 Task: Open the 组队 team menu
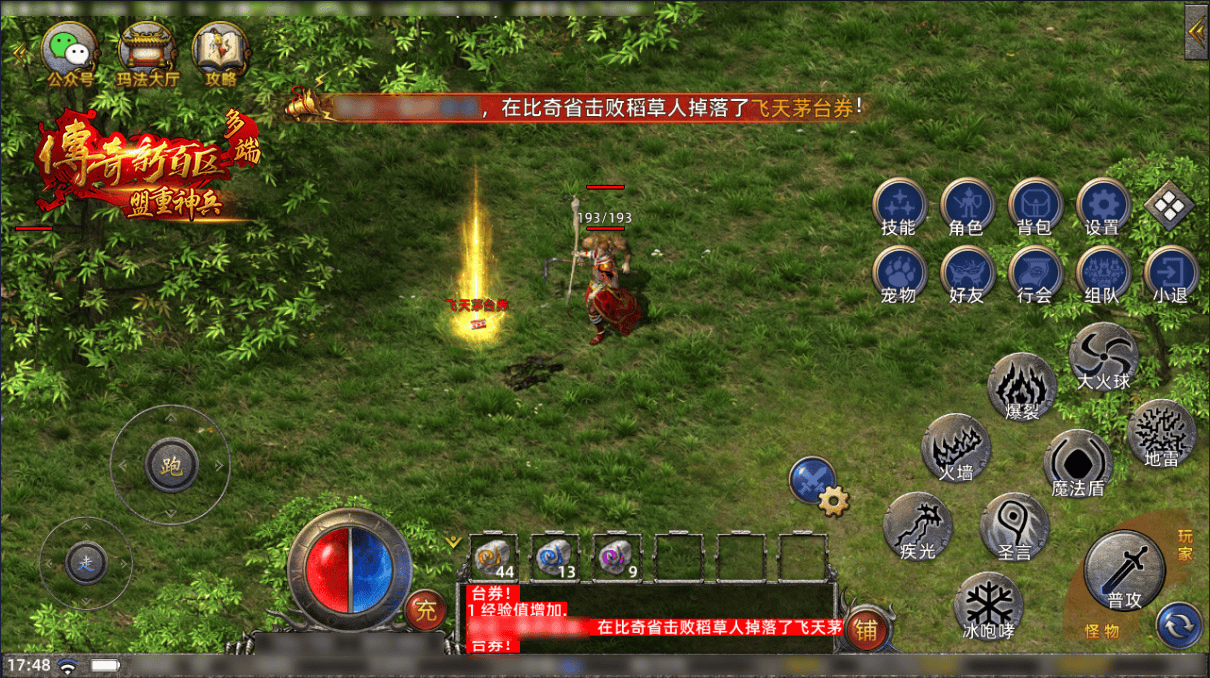[1102, 273]
